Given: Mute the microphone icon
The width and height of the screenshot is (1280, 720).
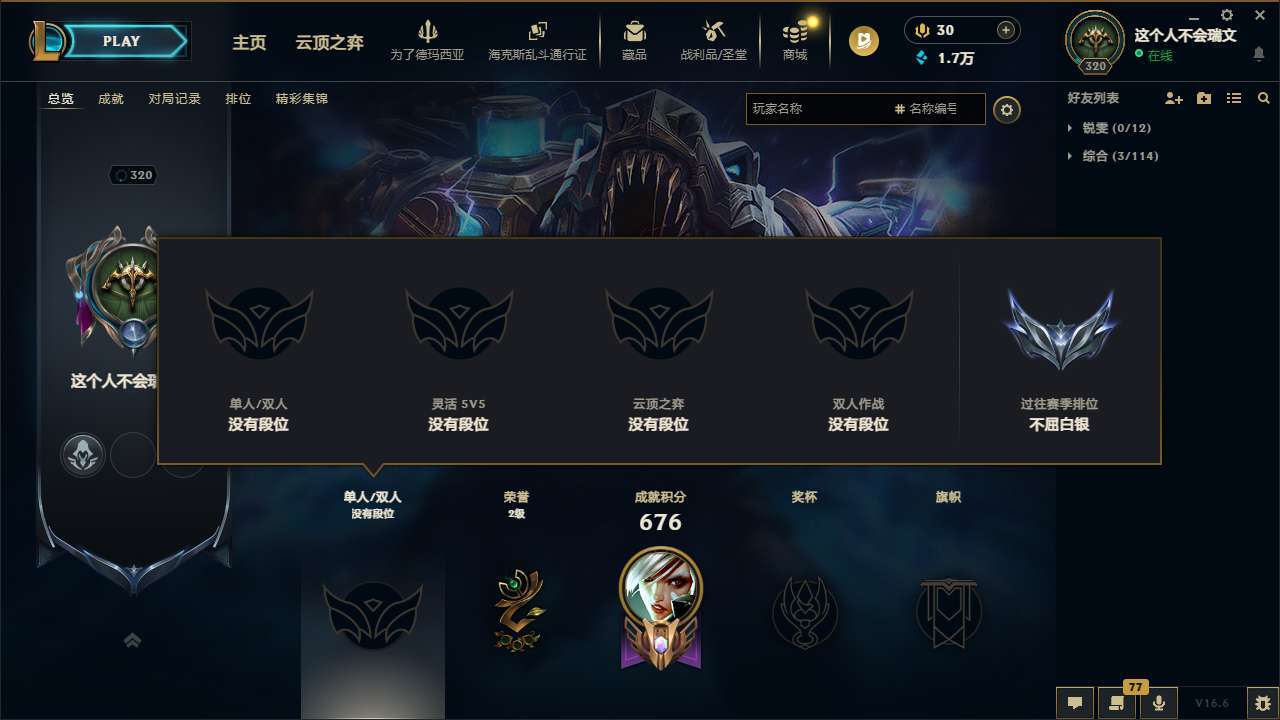Looking at the screenshot, I should click(x=1159, y=703).
